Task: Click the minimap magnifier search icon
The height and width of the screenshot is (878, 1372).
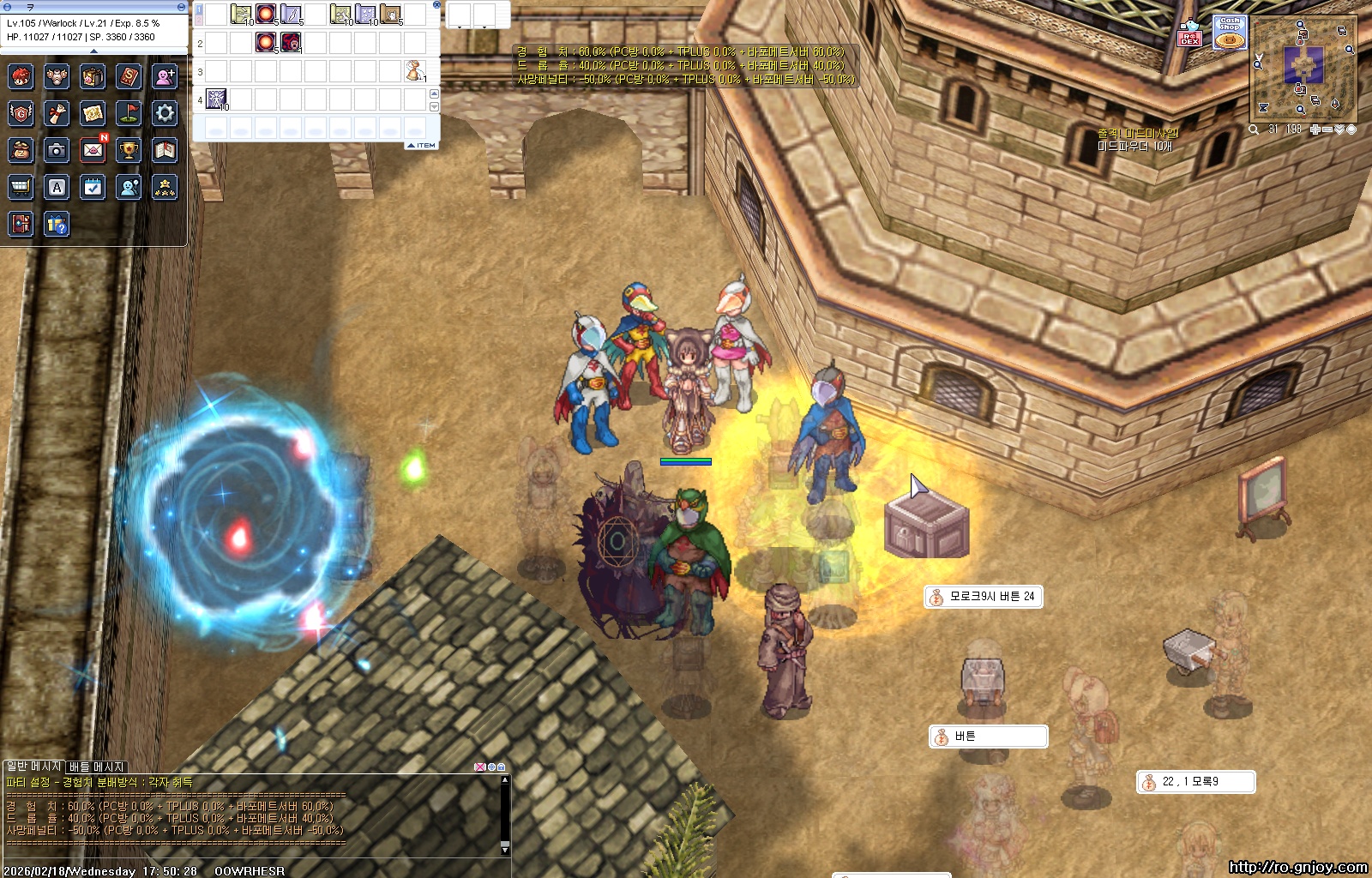Action: point(1254,129)
